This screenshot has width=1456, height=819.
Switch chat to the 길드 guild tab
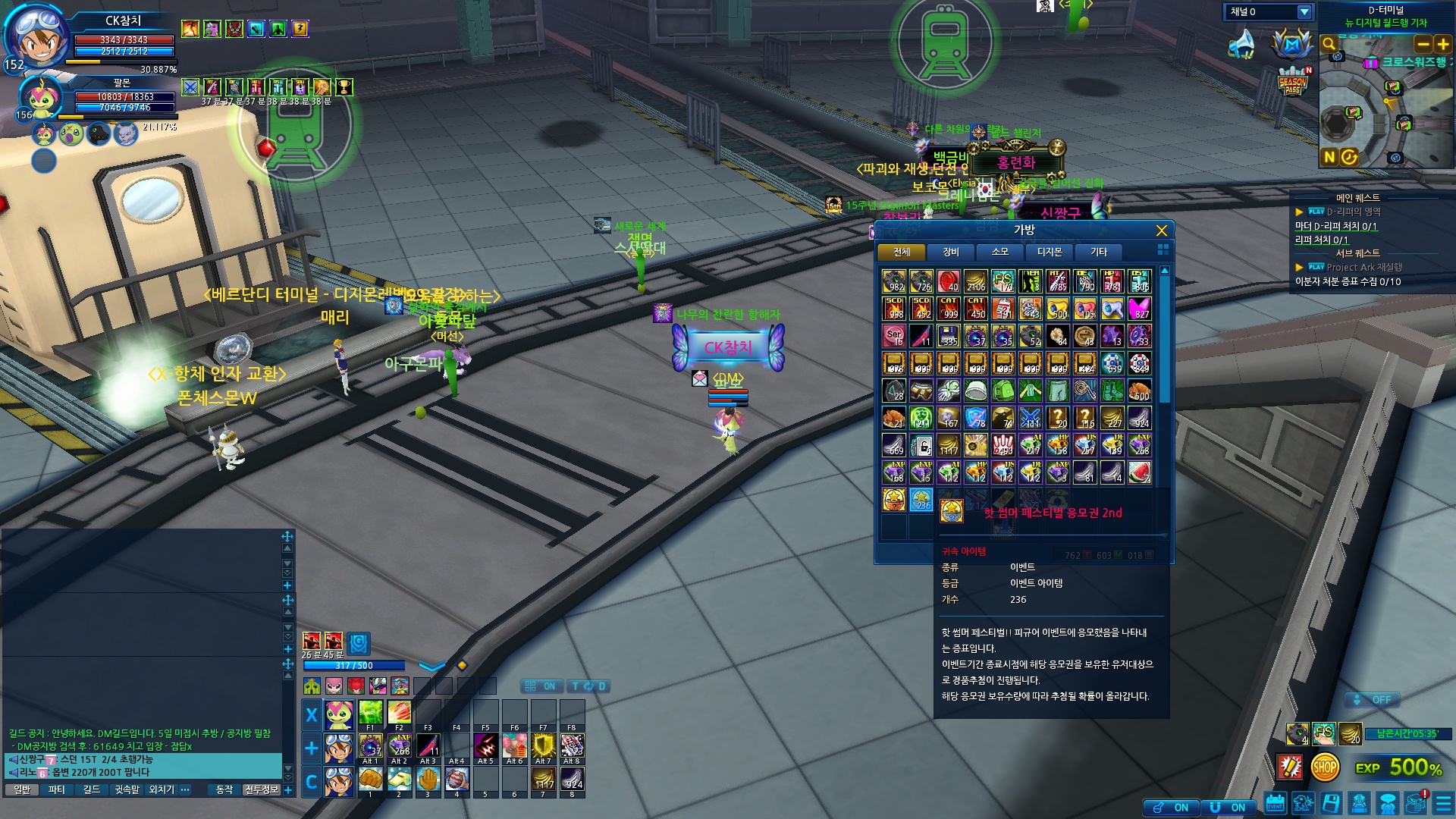pyautogui.click(x=92, y=789)
